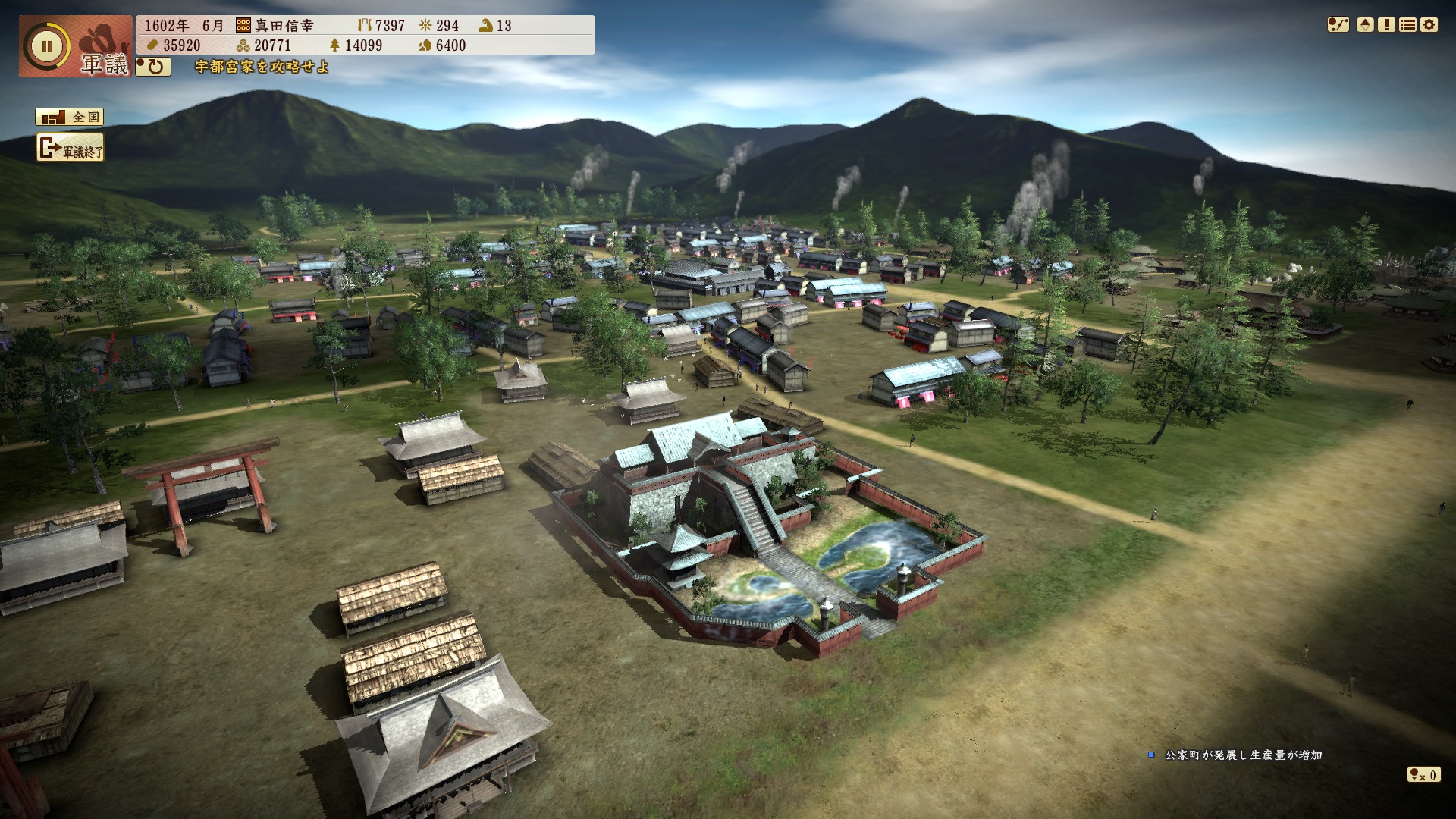Click the 公家町が発展し生産量が増加 notification
Image resolution: width=1456 pixels, height=819 pixels.
click(1243, 755)
